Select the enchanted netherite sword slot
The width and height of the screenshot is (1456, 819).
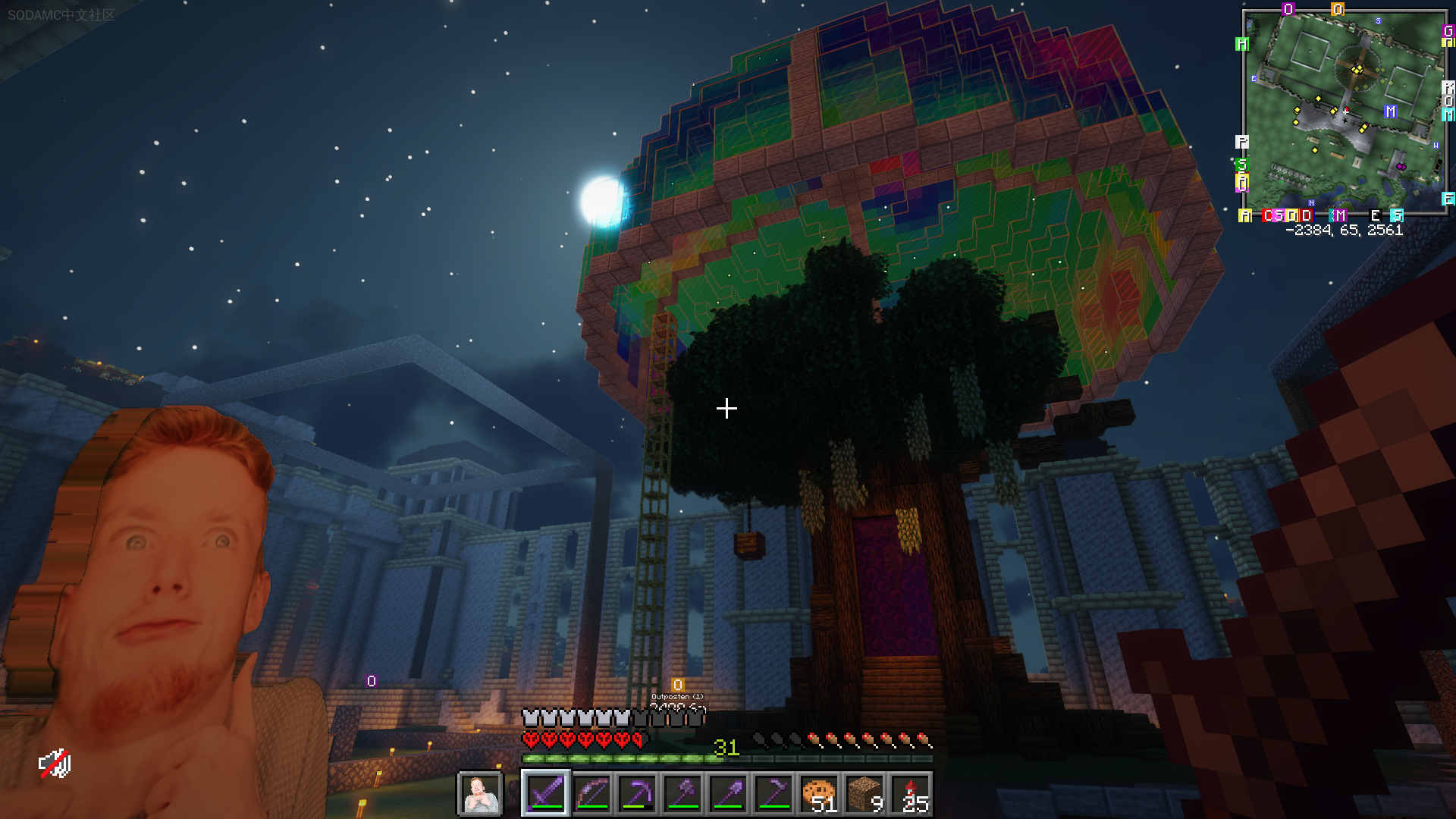click(546, 794)
